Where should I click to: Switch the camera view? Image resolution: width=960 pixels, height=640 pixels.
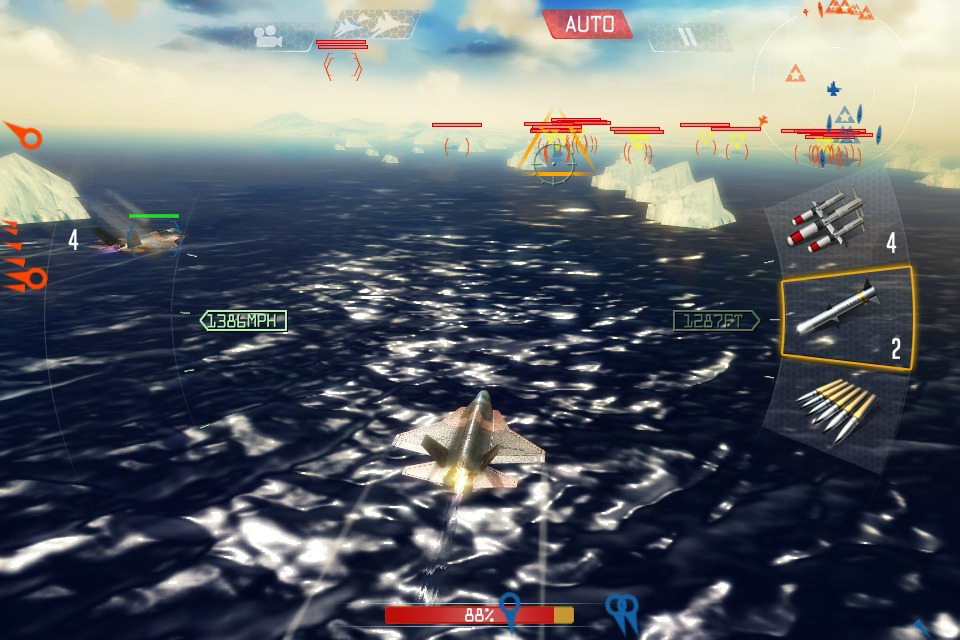(x=267, y=37)
